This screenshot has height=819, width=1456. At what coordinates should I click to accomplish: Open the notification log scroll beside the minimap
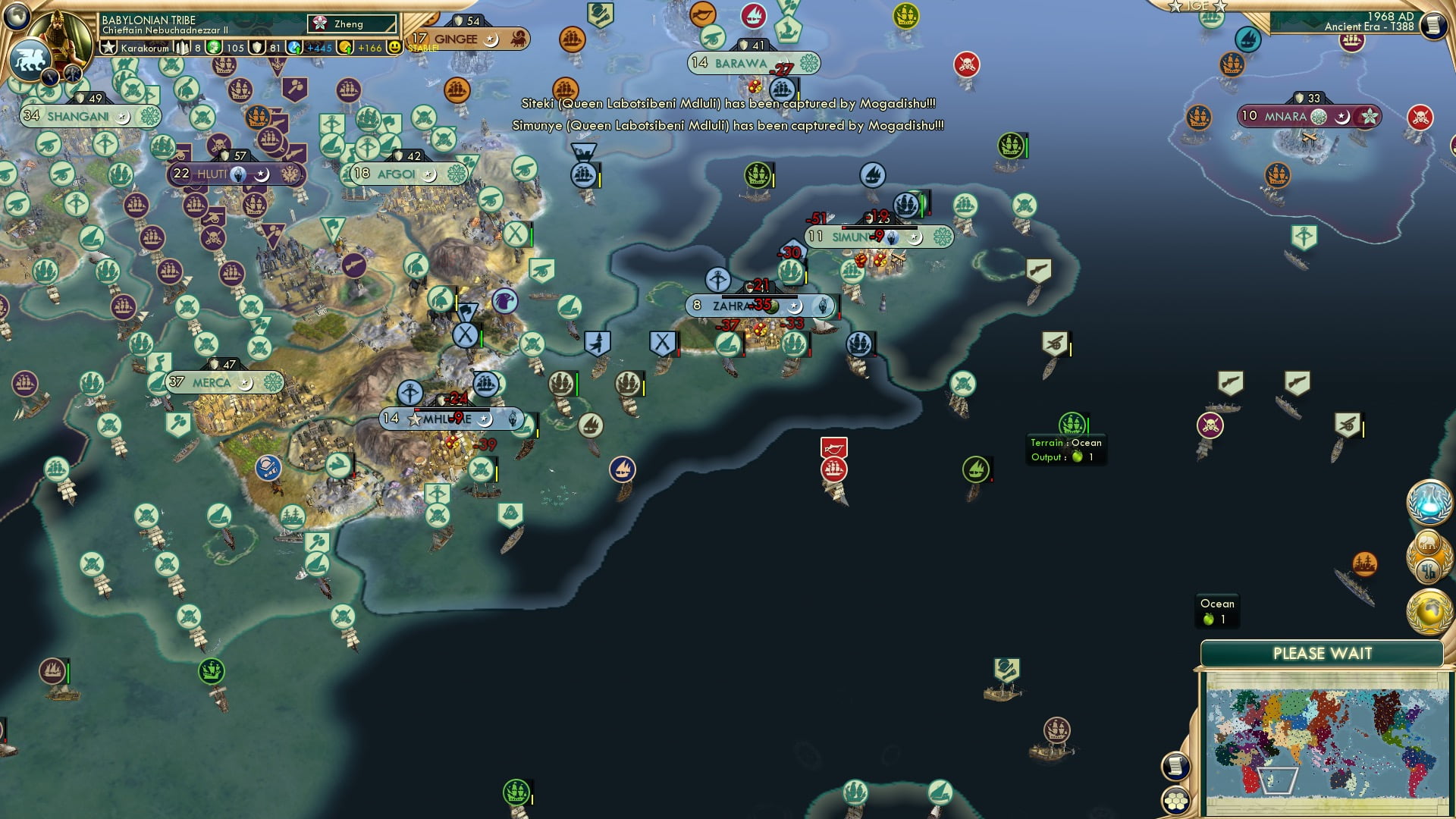1175,767
